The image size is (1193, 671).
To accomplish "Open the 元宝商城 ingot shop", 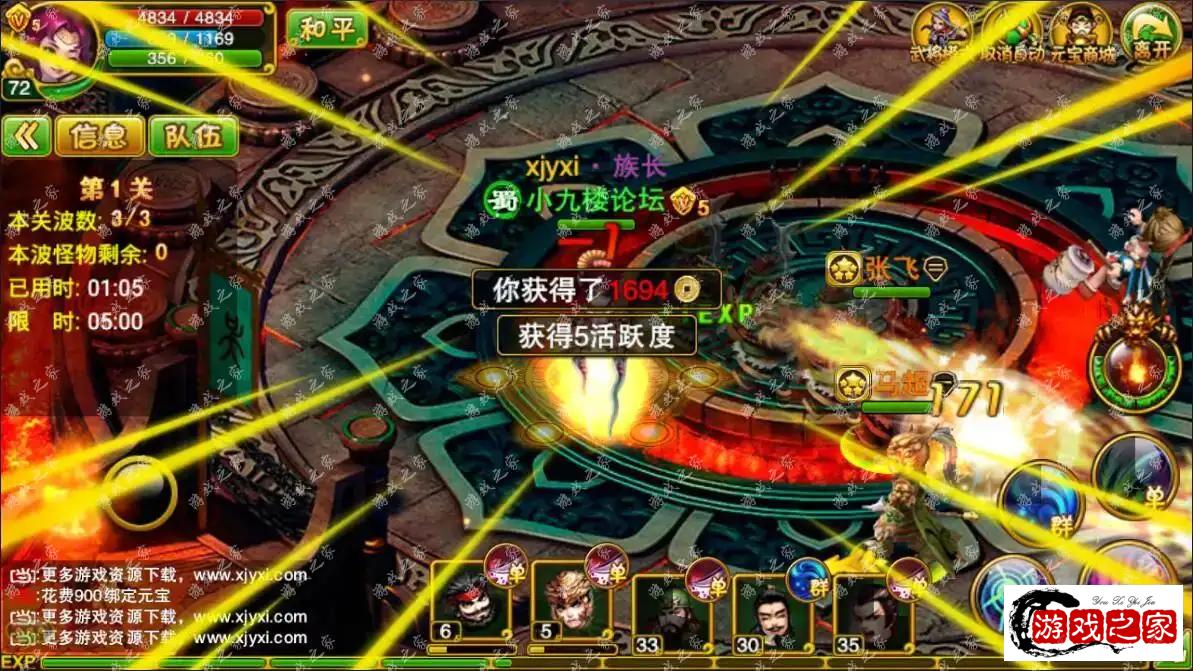I will coord(1080,32).
